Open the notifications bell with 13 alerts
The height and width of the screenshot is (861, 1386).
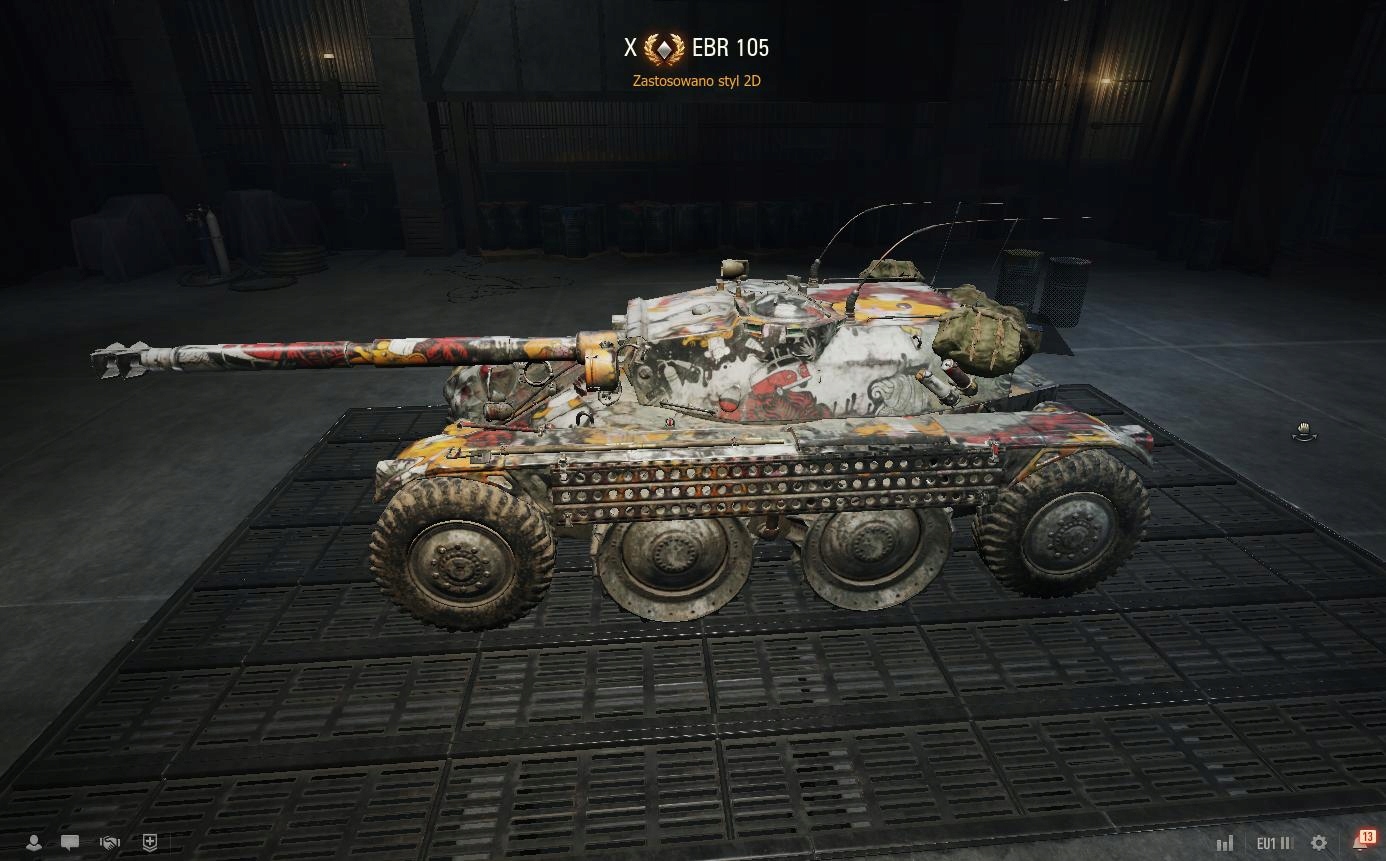pyautogui.click(x=1361, y=842)
